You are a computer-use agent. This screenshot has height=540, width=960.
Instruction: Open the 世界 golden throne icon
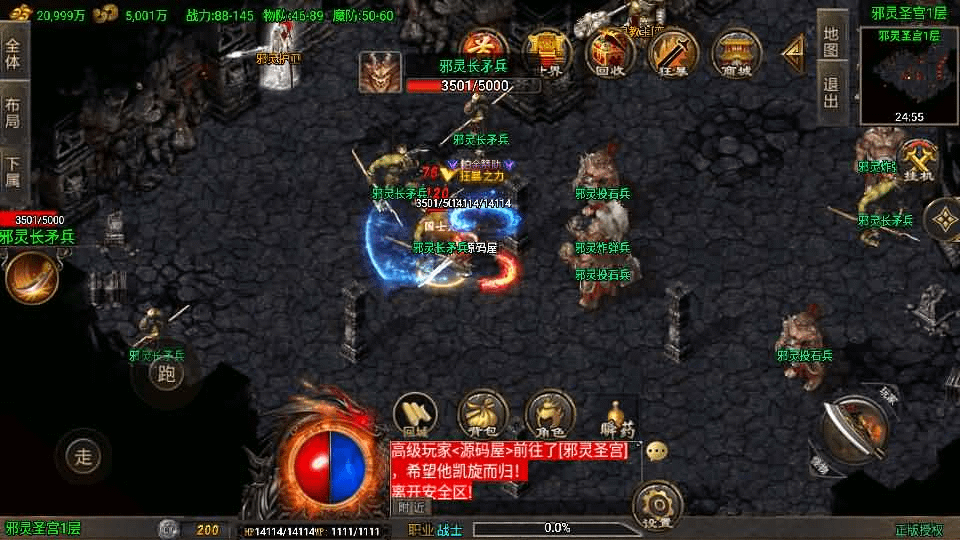[548, 51]
